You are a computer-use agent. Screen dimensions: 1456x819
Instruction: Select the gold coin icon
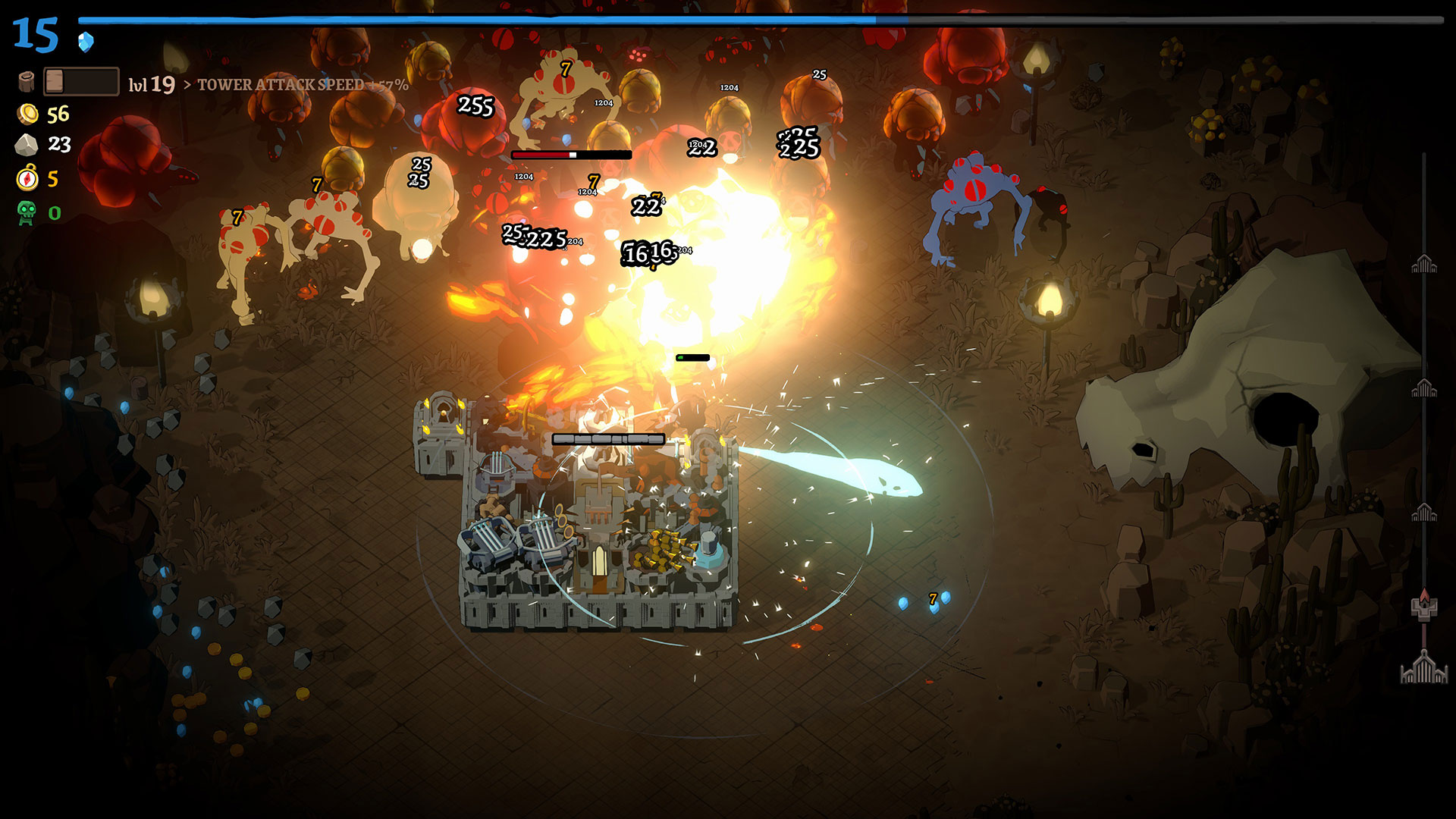tap(28, 115)
